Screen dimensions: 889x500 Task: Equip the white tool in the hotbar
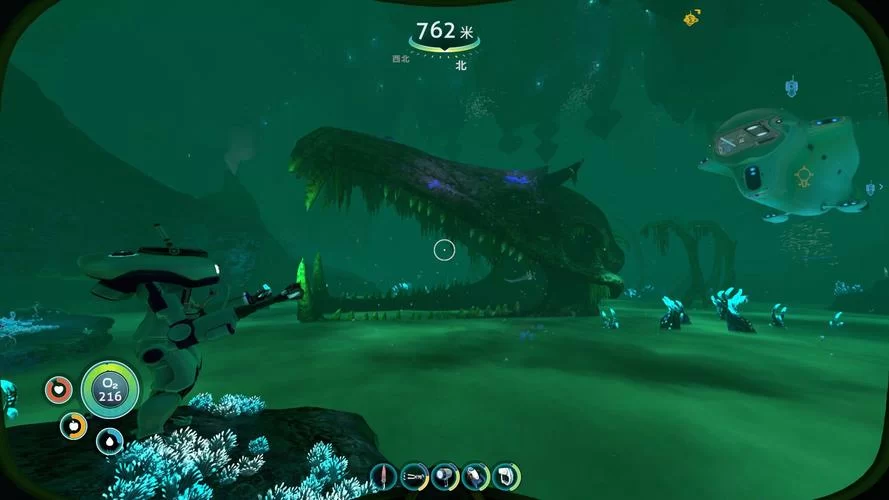(x=506, y=477)
